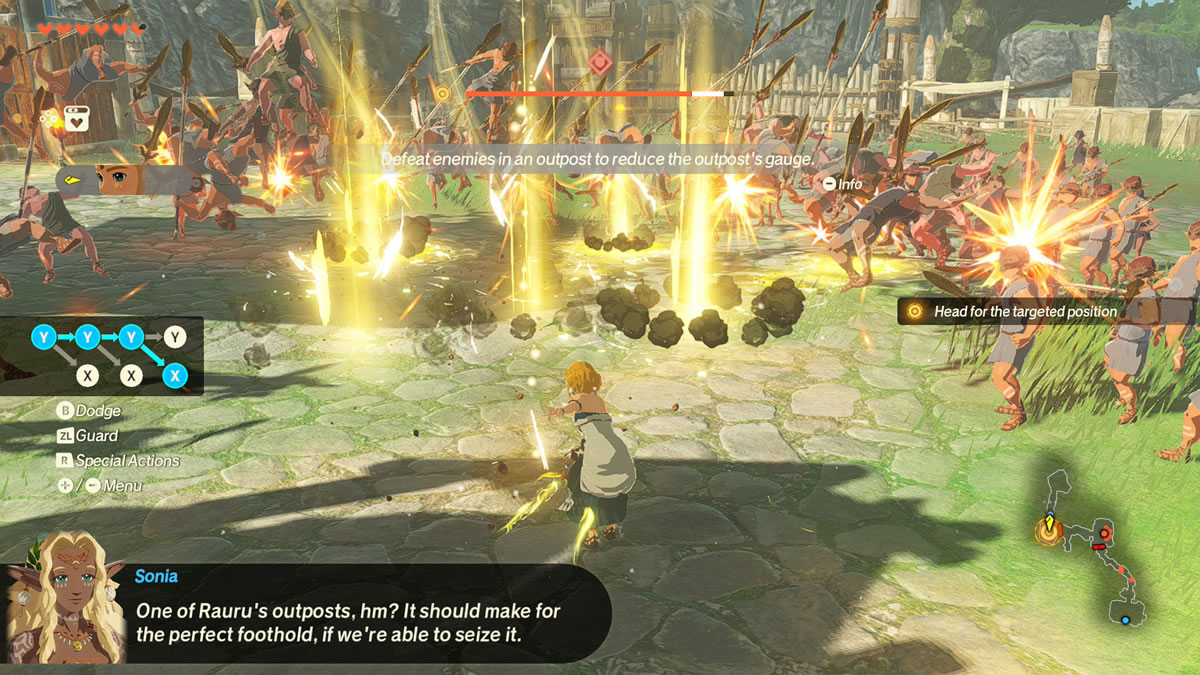
Task: Choose the Special Actions entry
Action: click(118, 461)
